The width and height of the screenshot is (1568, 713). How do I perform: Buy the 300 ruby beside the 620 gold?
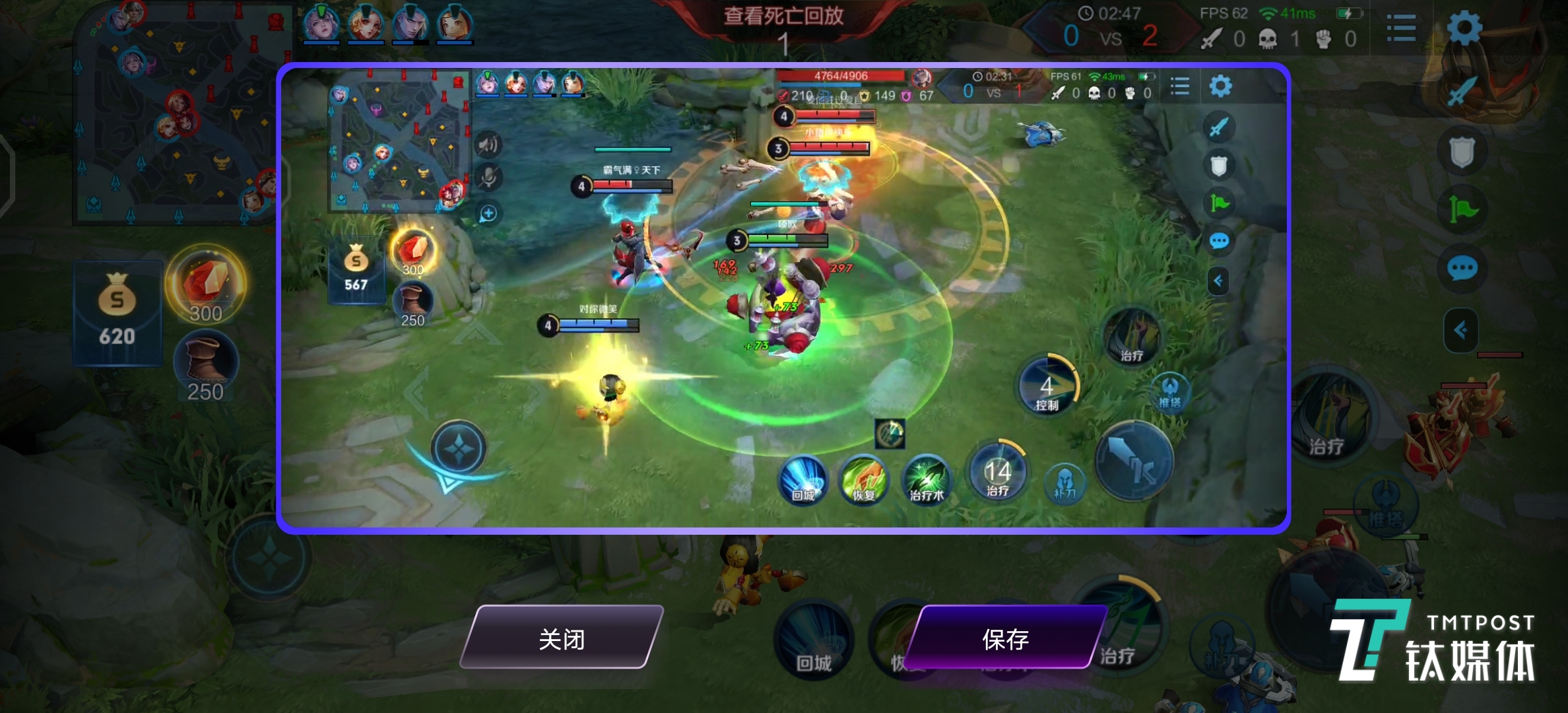(x=205, y=285)
